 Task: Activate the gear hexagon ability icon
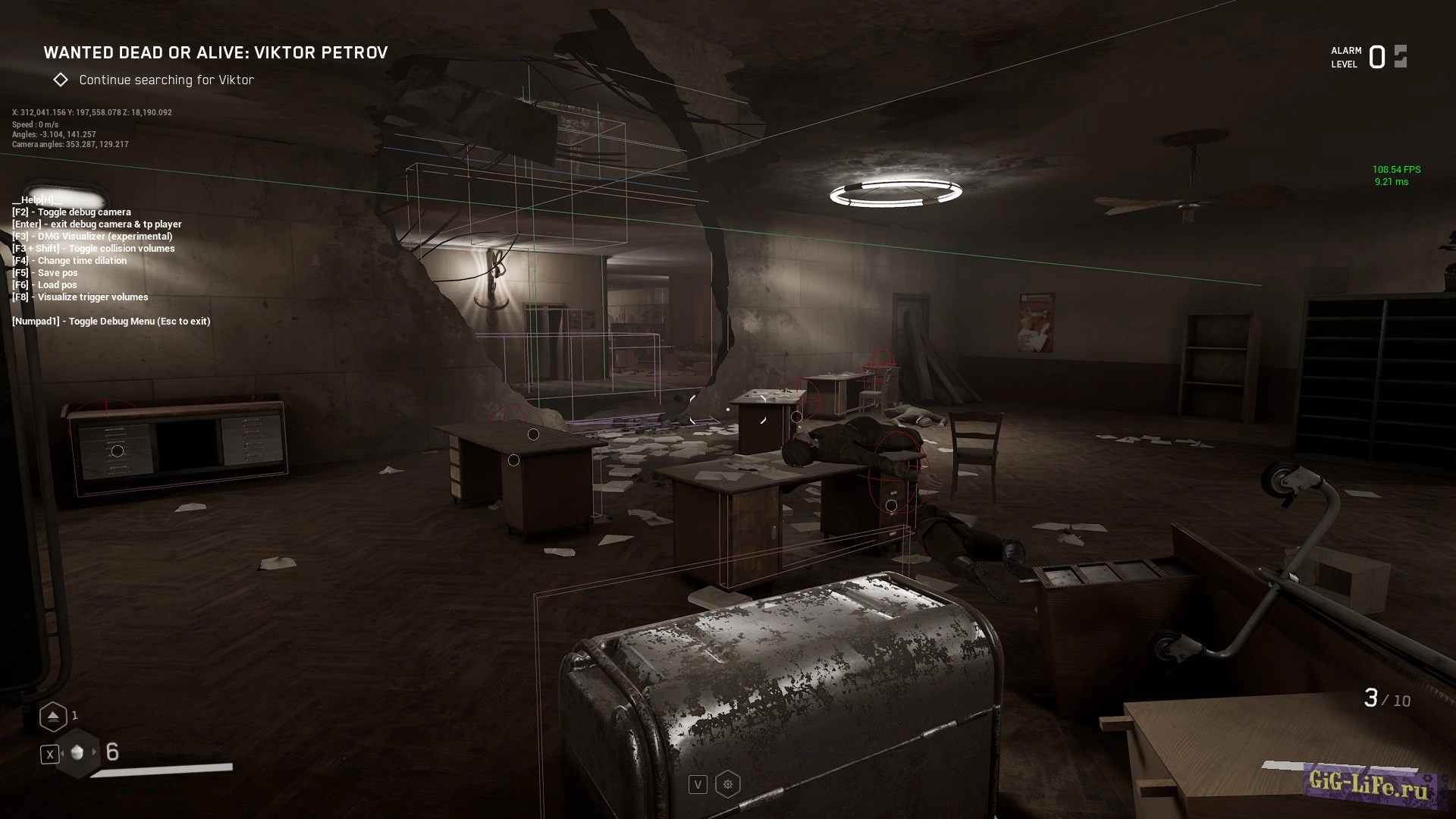[728, 784]
